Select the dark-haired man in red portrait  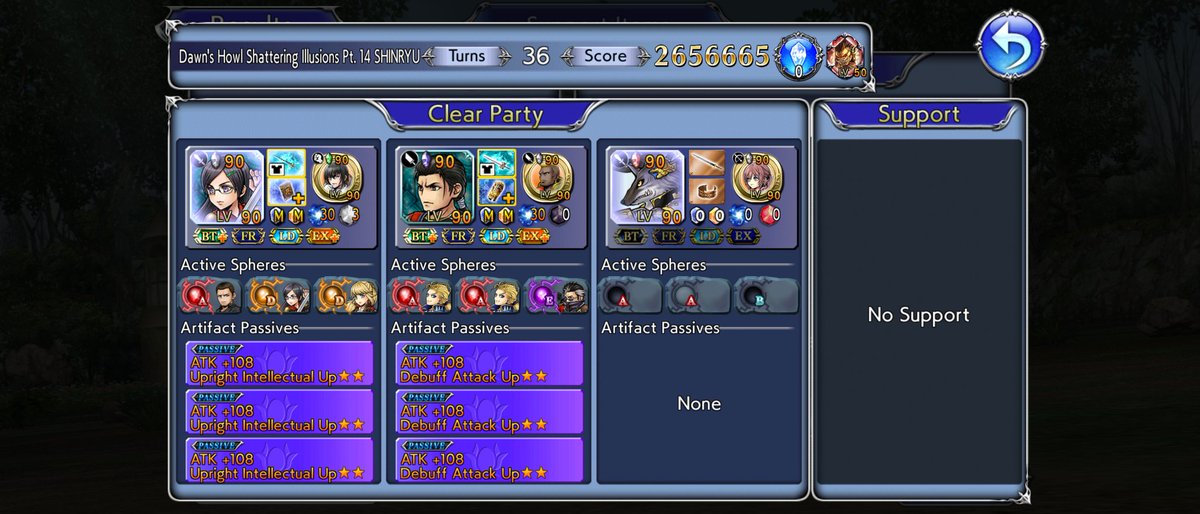[x=436, y=187]
